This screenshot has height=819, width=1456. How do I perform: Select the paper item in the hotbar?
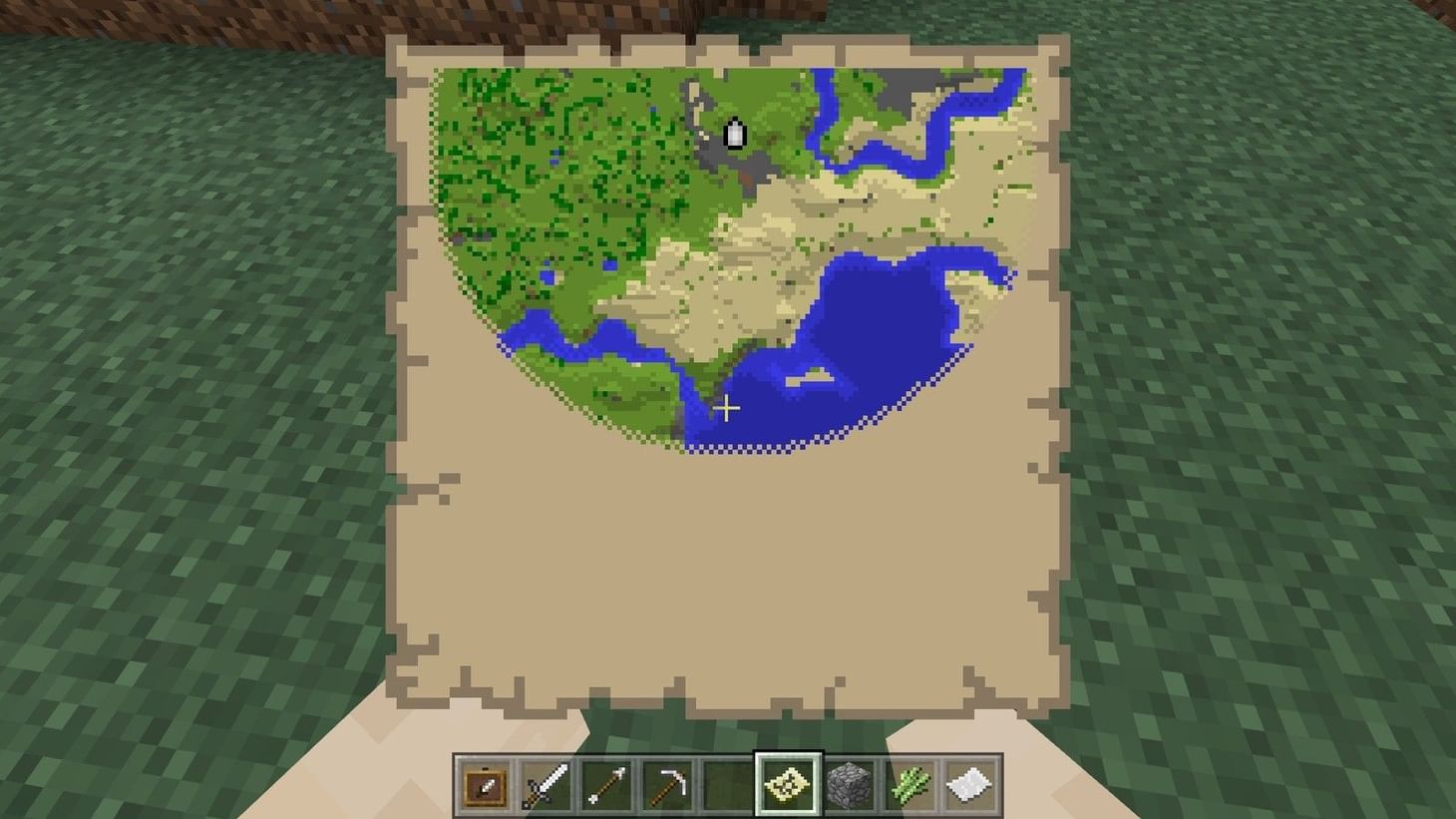click(969, 784)
